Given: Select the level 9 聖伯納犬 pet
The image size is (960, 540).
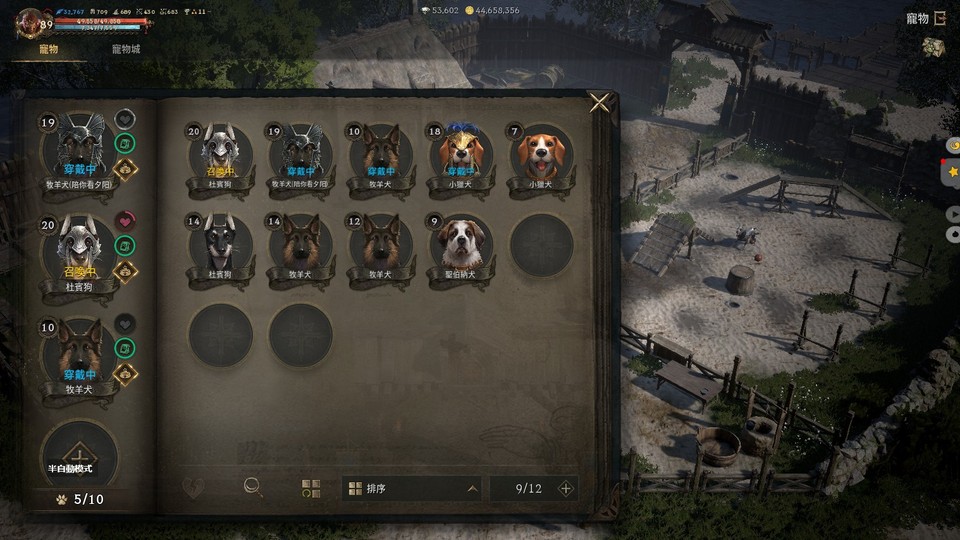Looking at the screenshot, I should [461, 245].
